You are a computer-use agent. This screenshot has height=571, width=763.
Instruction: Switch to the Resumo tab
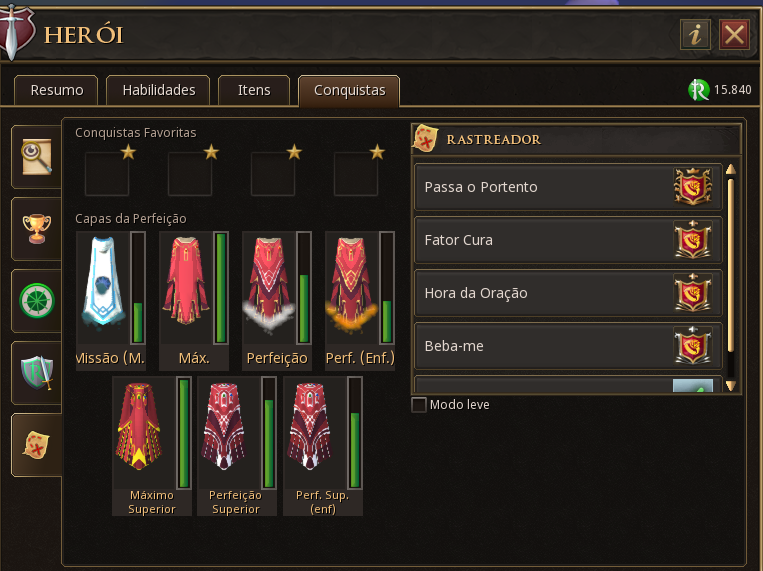click(x=56, y=90)
